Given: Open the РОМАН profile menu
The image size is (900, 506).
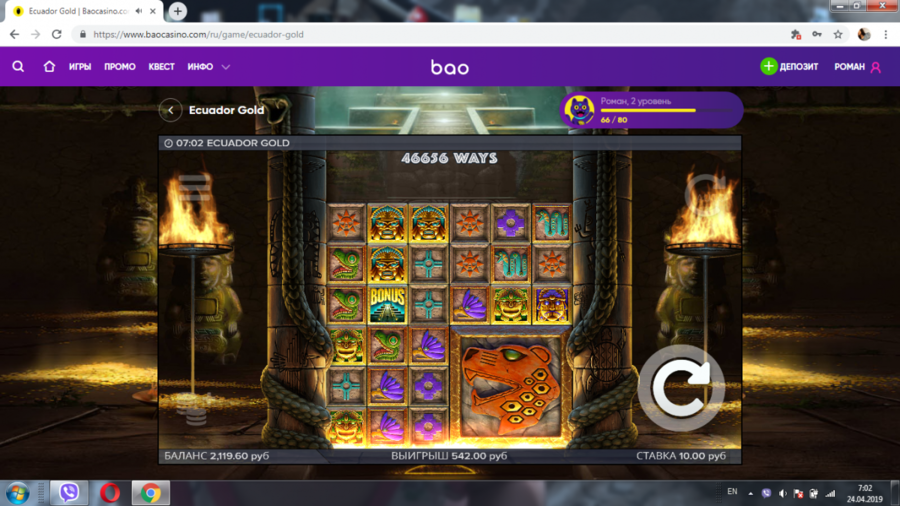Looking at the screenshot, I should pyautogui.click(x=857, y=67).
